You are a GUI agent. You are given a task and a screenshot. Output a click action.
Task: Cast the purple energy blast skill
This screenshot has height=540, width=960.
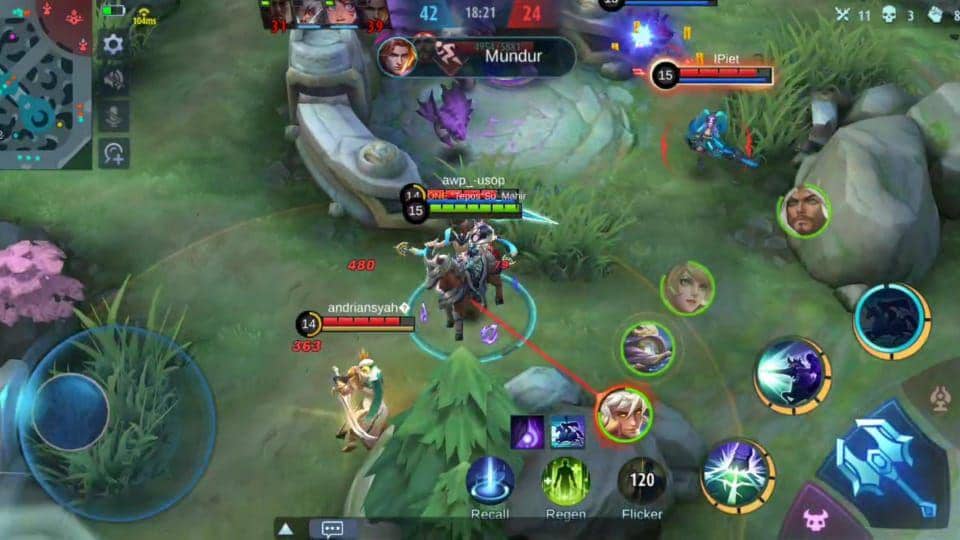coord(791,375)
